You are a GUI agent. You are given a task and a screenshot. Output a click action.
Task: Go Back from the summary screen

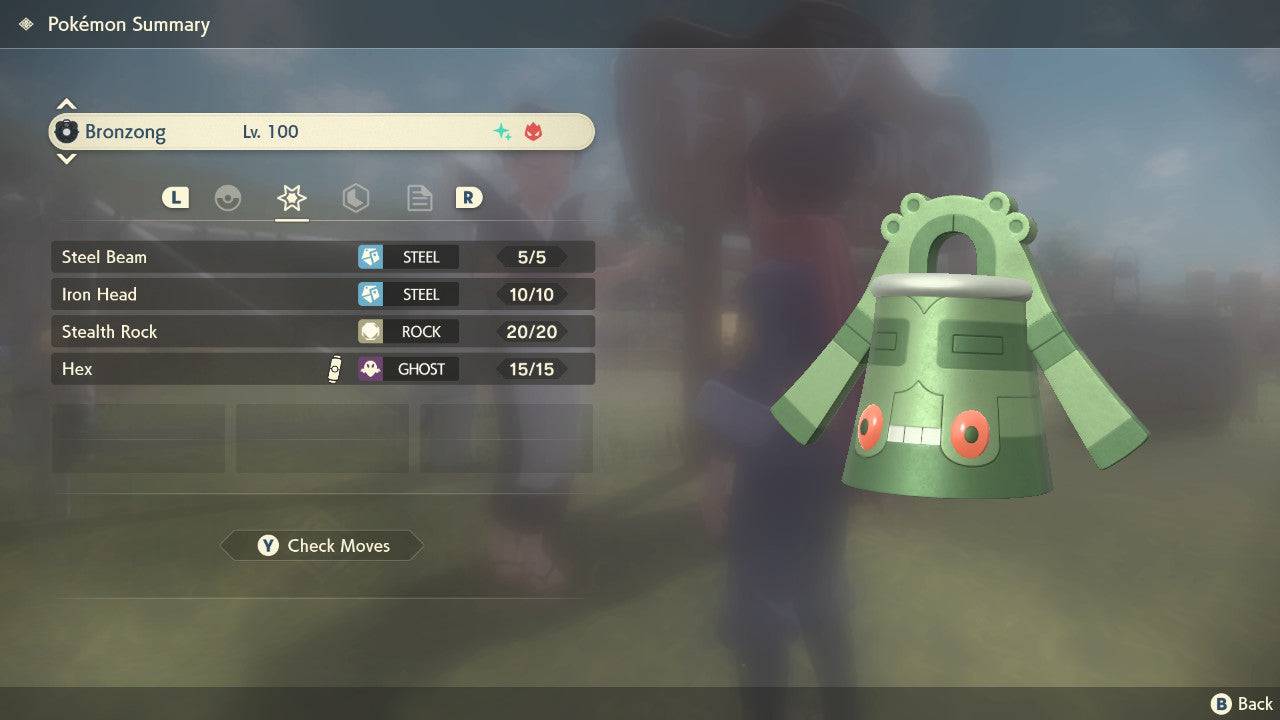pyautogui.click(x=1242, y=704)
